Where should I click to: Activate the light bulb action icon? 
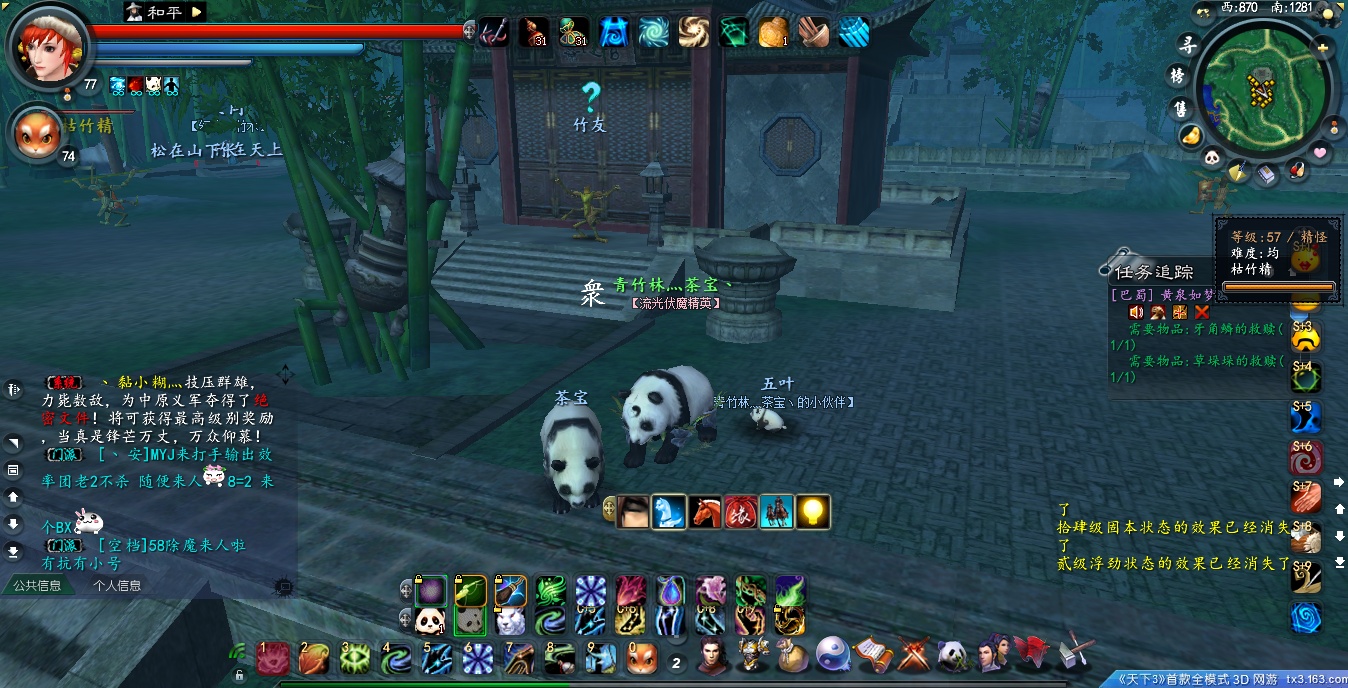point(813,512)
